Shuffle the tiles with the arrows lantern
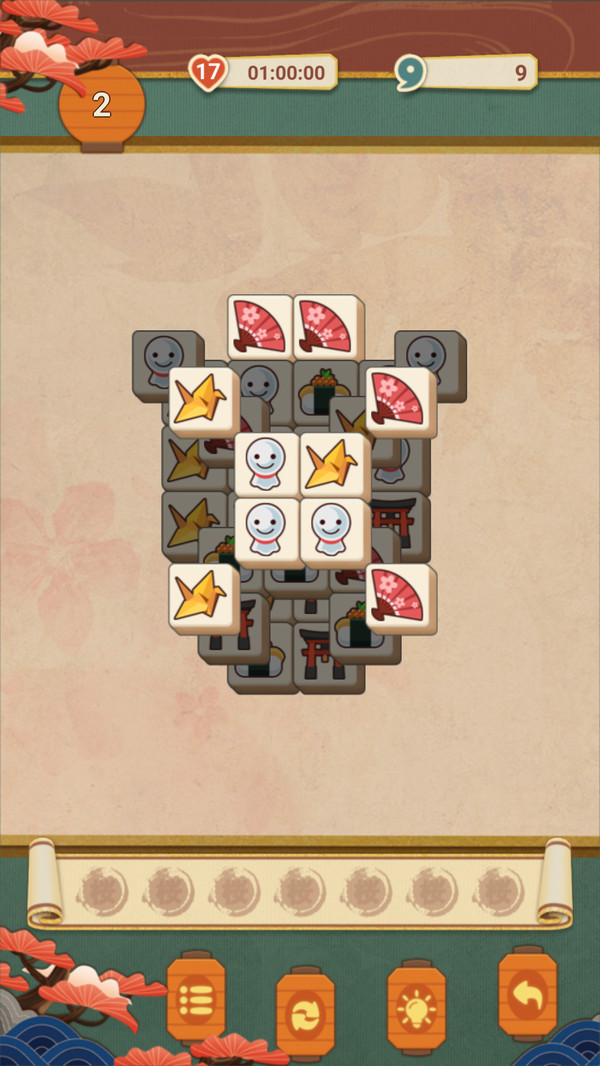 [x=306, y=1013]
